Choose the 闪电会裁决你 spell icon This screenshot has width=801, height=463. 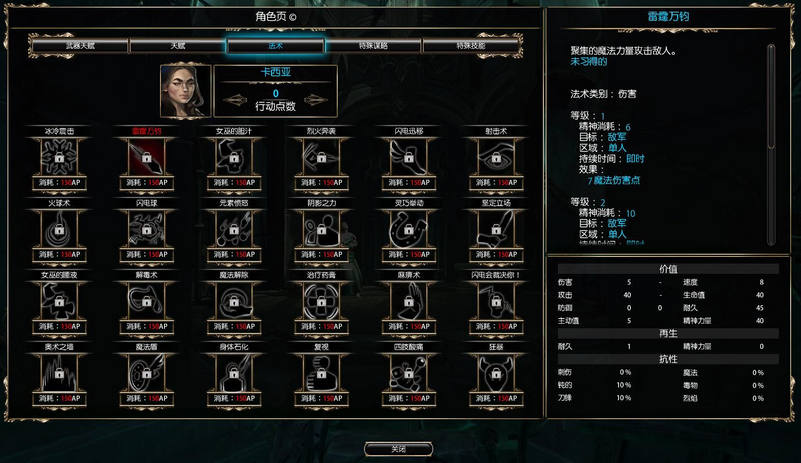(491, 301)
